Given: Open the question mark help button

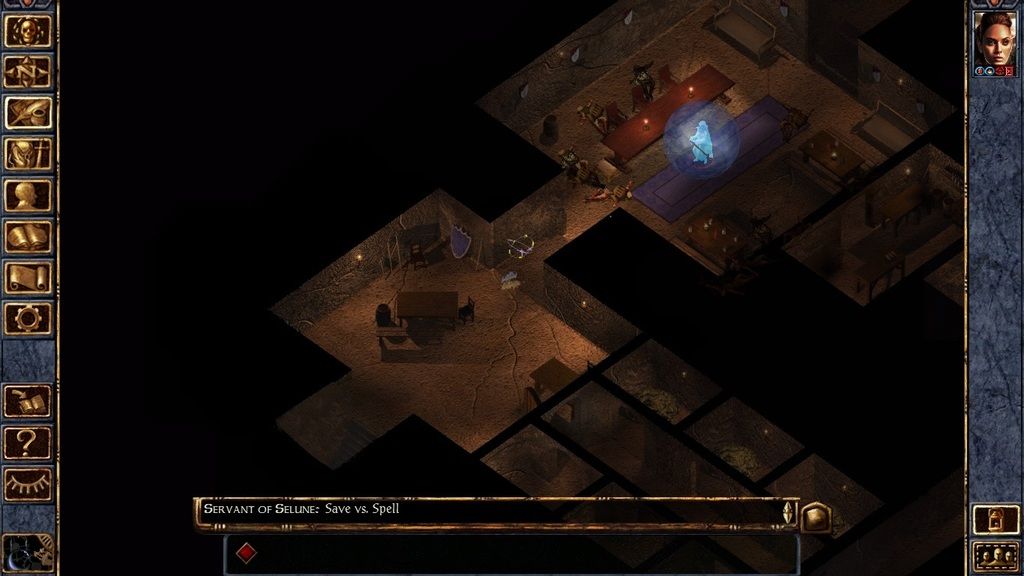Looking at the screenshot, I should pos(28,442).
